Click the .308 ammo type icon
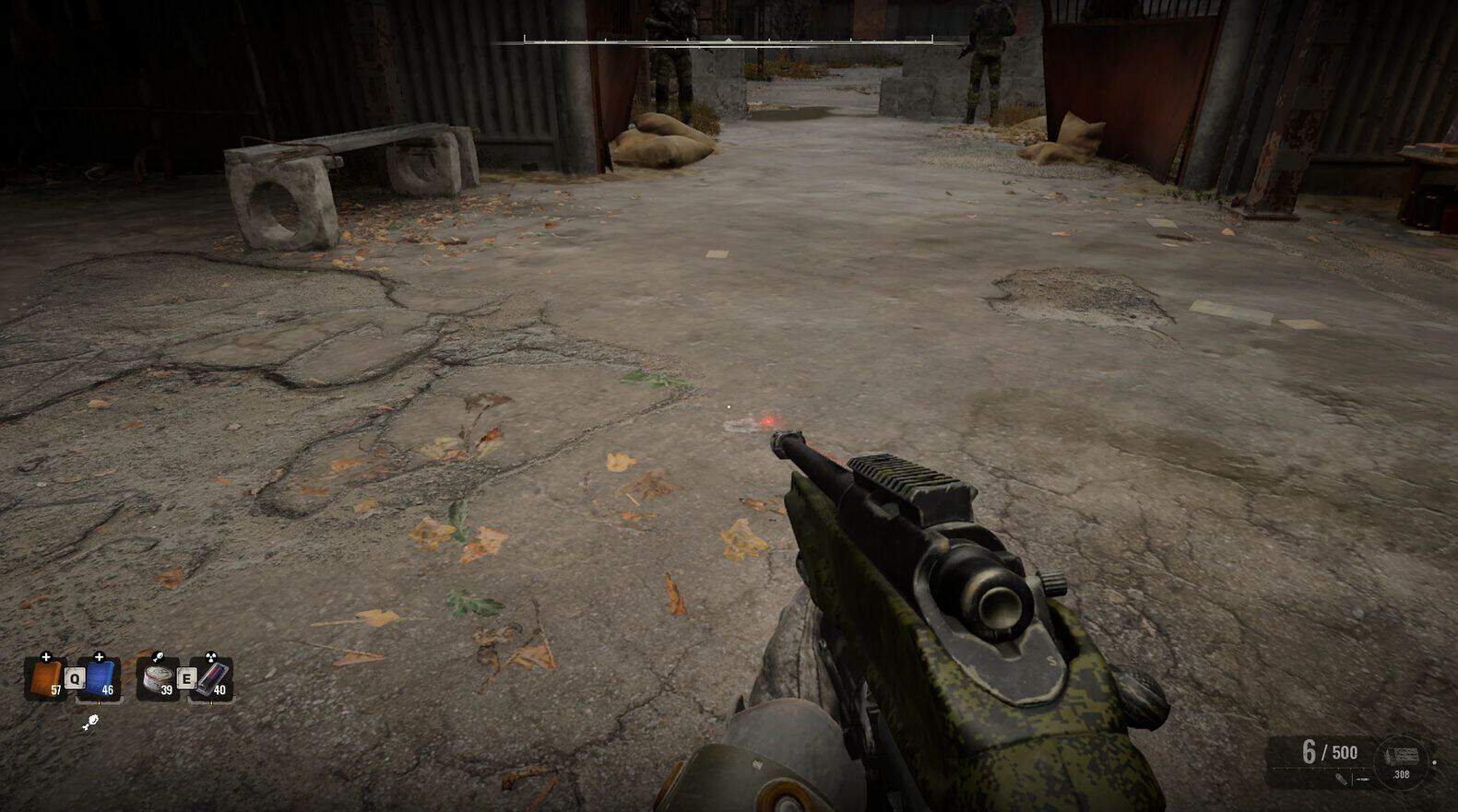The image size is (1458, 812). (x=1400, y=762)
